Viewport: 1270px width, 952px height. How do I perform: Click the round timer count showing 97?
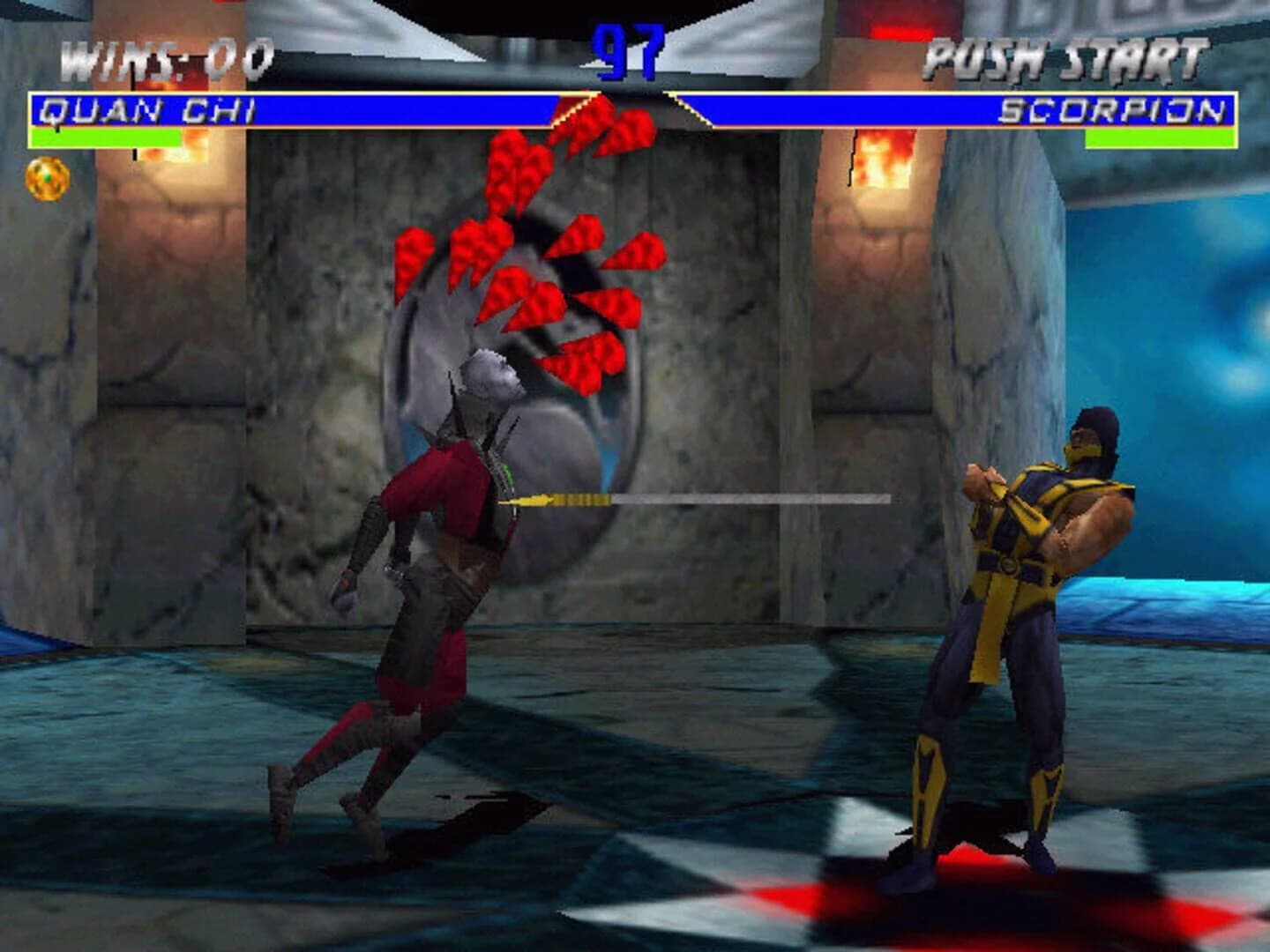[x=630, y=53]
